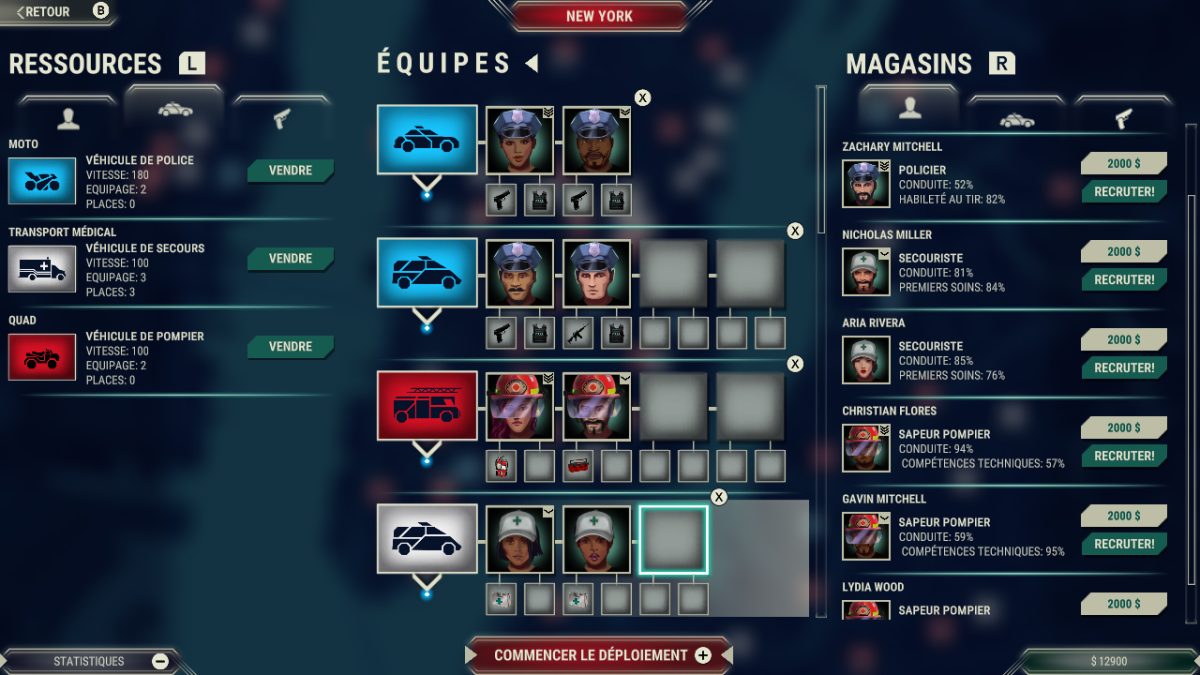Sell the Transport Médical vehicle
The height and width of the screenshot is (675, 1200).
pos(290,259)
